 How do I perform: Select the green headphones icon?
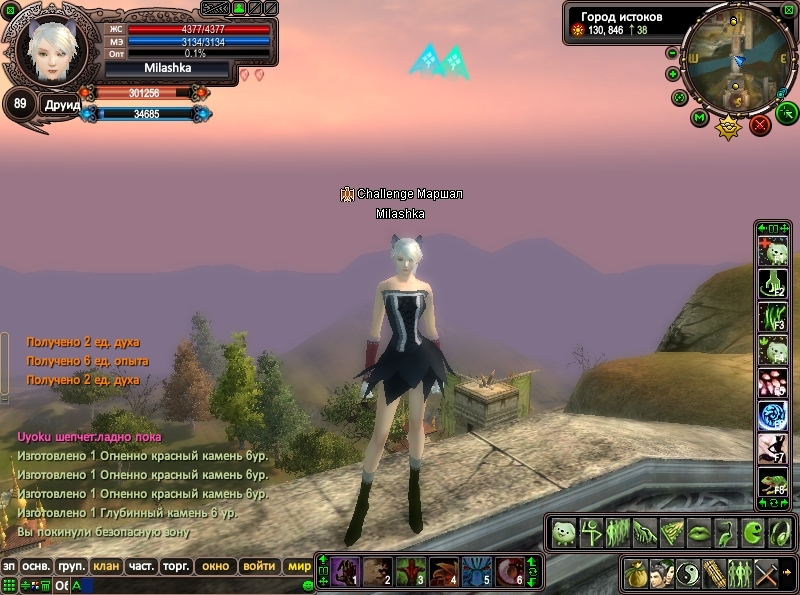coord(779,532)
